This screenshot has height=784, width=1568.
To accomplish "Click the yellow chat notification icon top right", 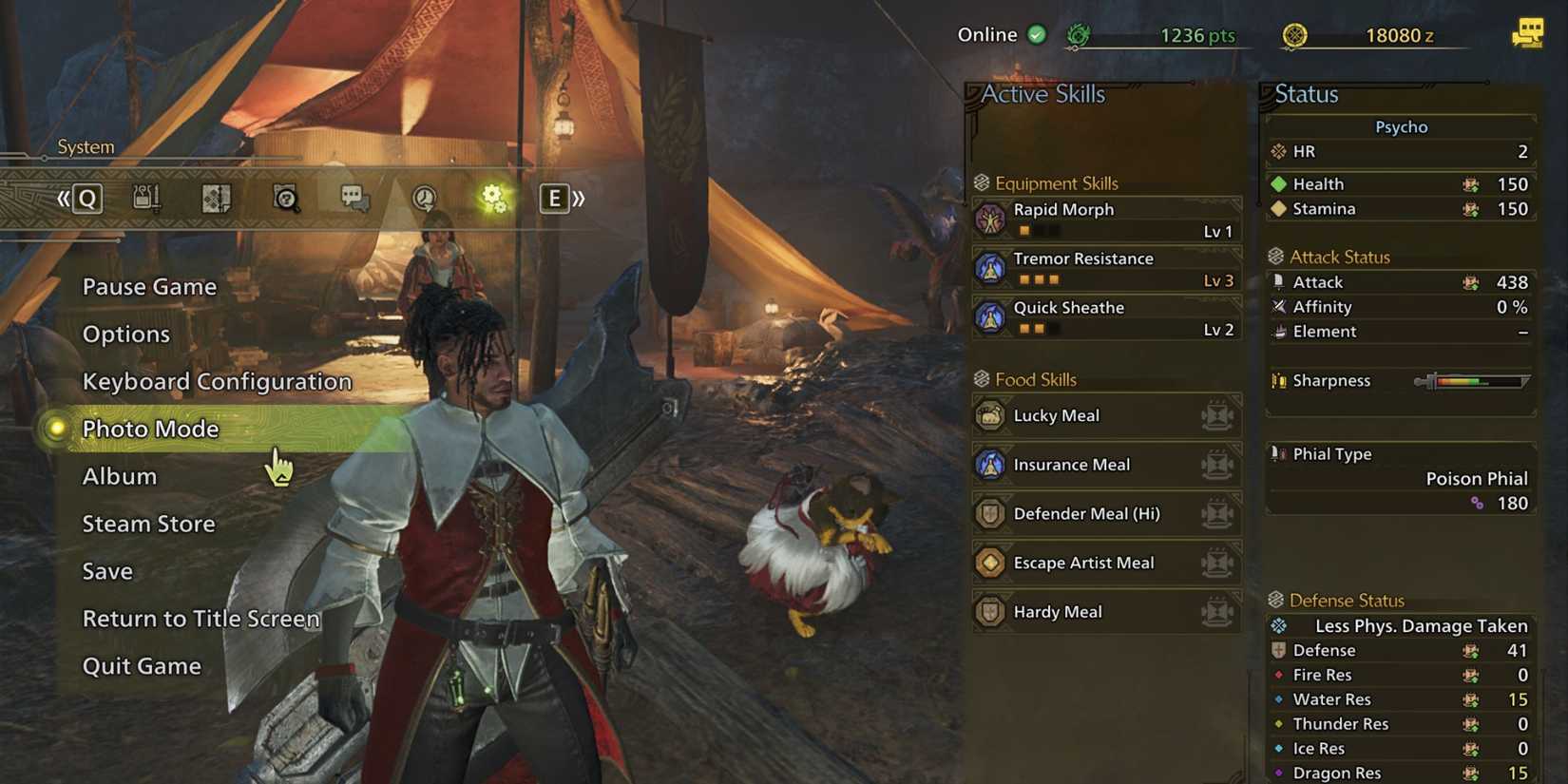I will click(1527, 35).
